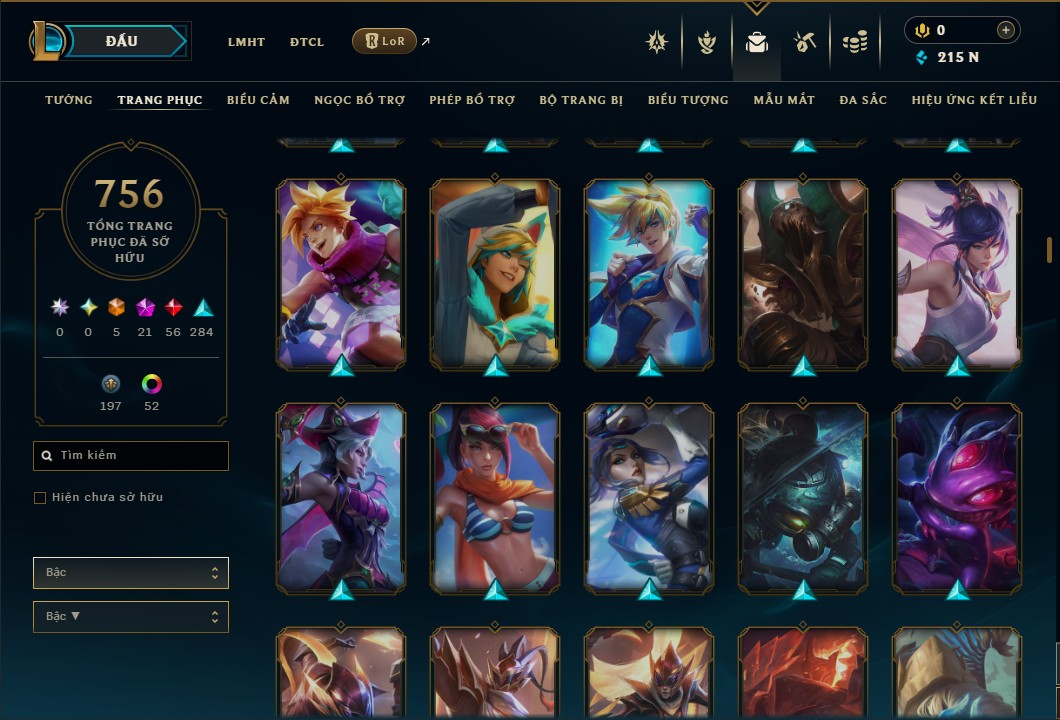Open the first Bậc sorting dropdown
The width and height of the screenshot is (1060, 720).
tap(131, 573)
